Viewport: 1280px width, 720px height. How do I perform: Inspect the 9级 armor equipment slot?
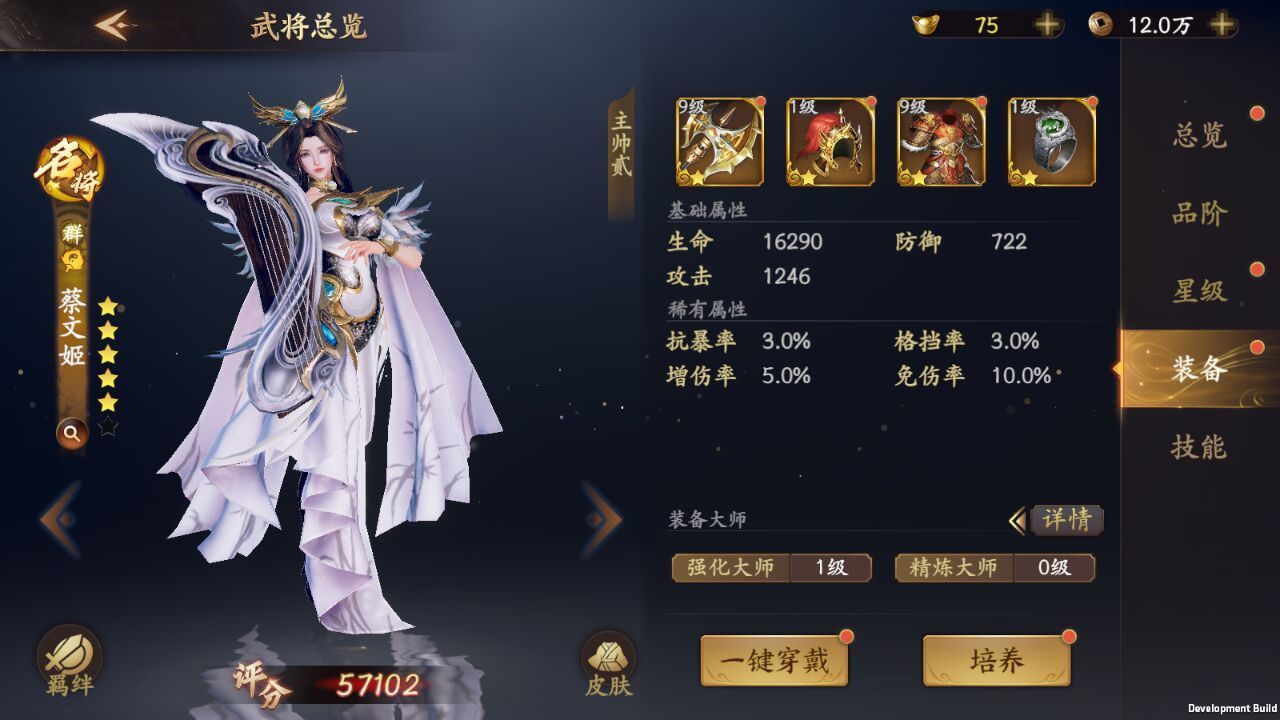tap(940, 143)
